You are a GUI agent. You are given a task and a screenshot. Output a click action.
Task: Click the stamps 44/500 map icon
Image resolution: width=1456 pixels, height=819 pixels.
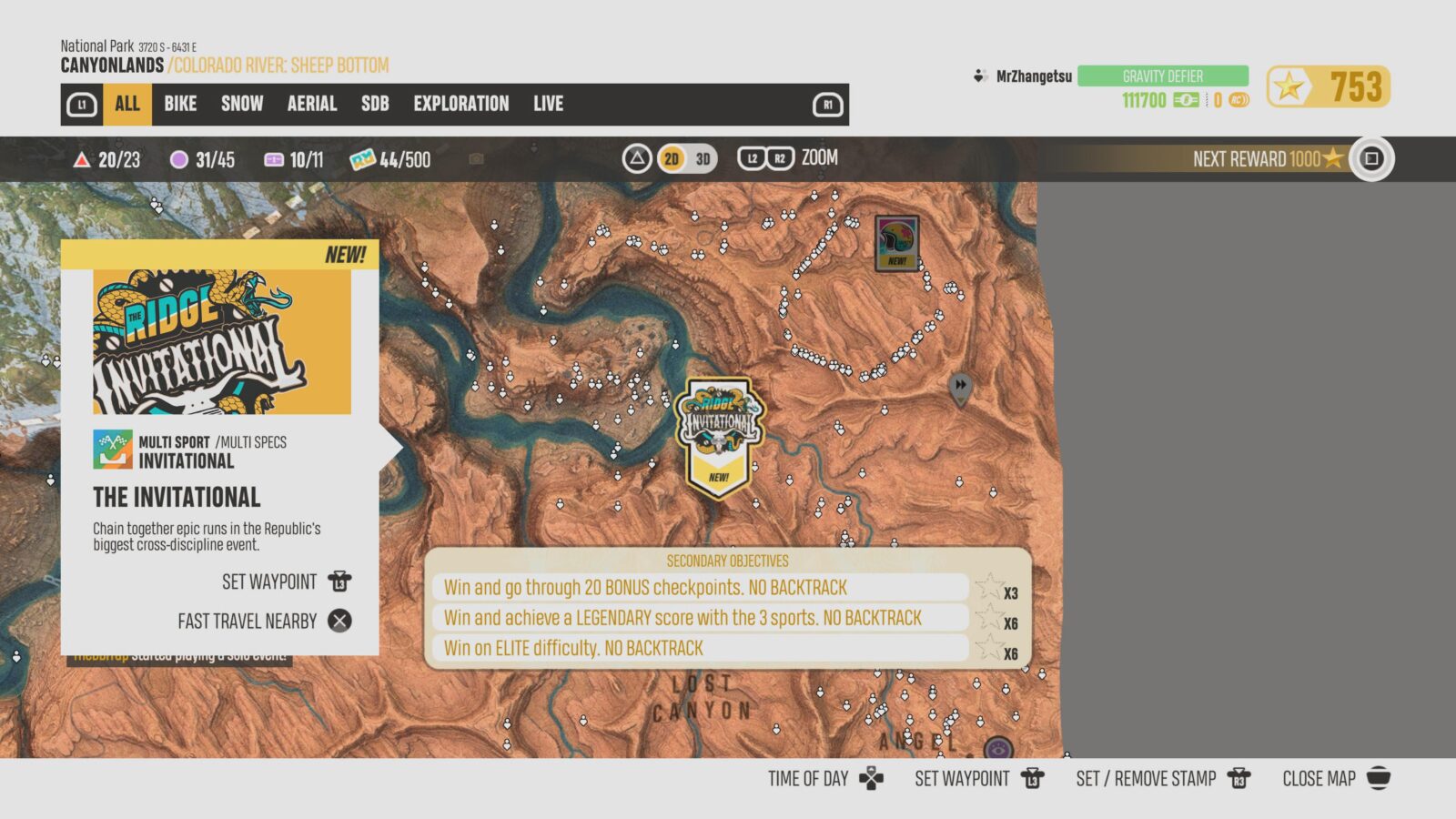click(363, 159)
